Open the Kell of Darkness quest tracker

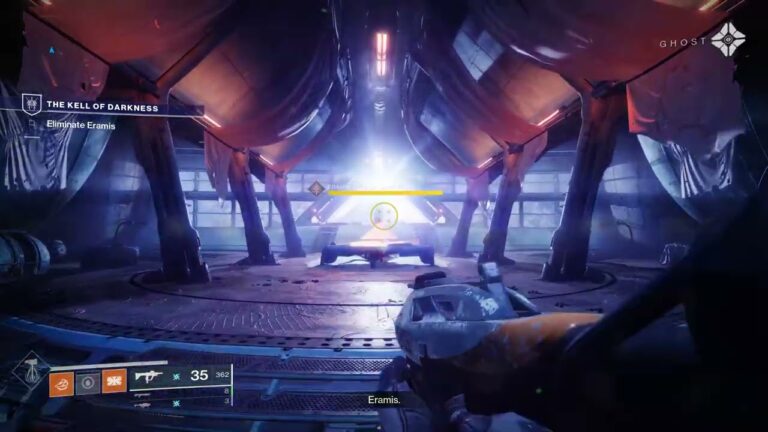tap(101, 107)
